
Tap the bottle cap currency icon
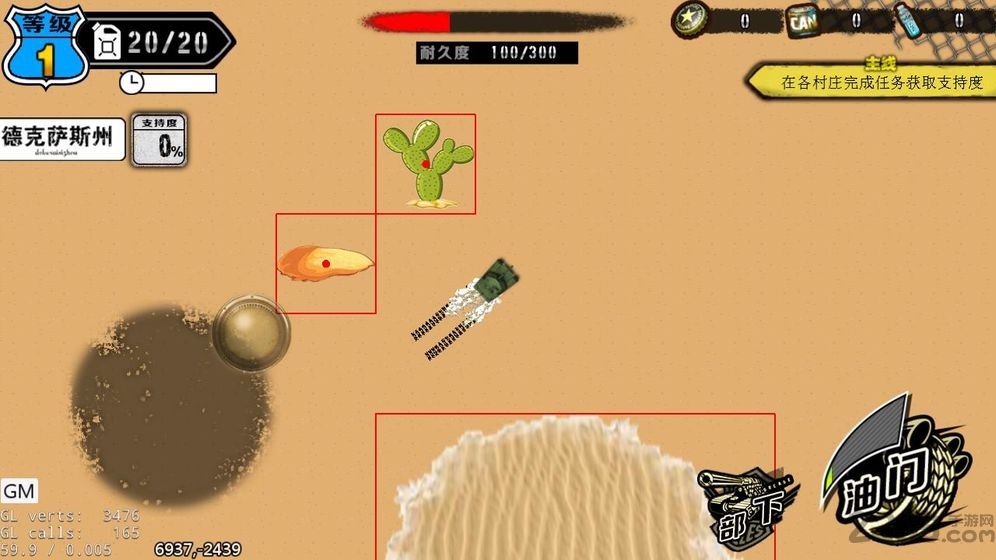(690, 19)
